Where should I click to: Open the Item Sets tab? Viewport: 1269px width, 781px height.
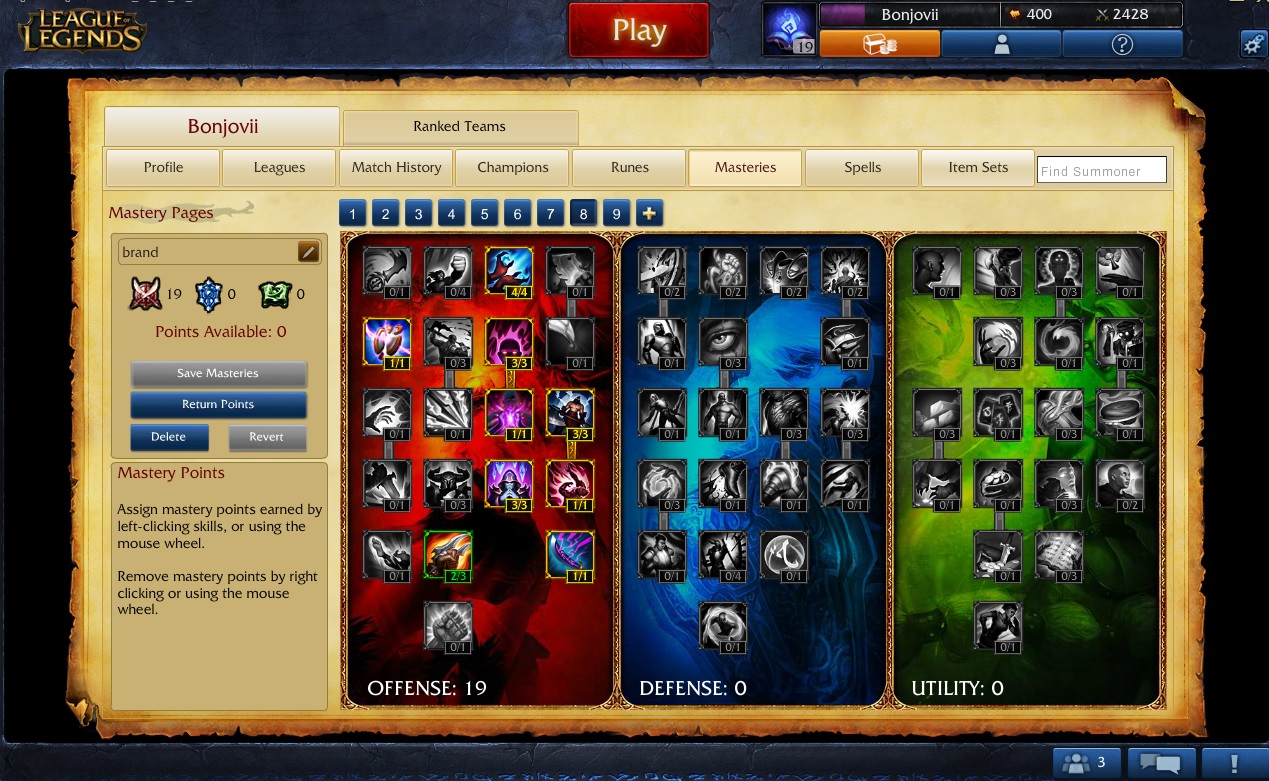click(x=977, y=168)
